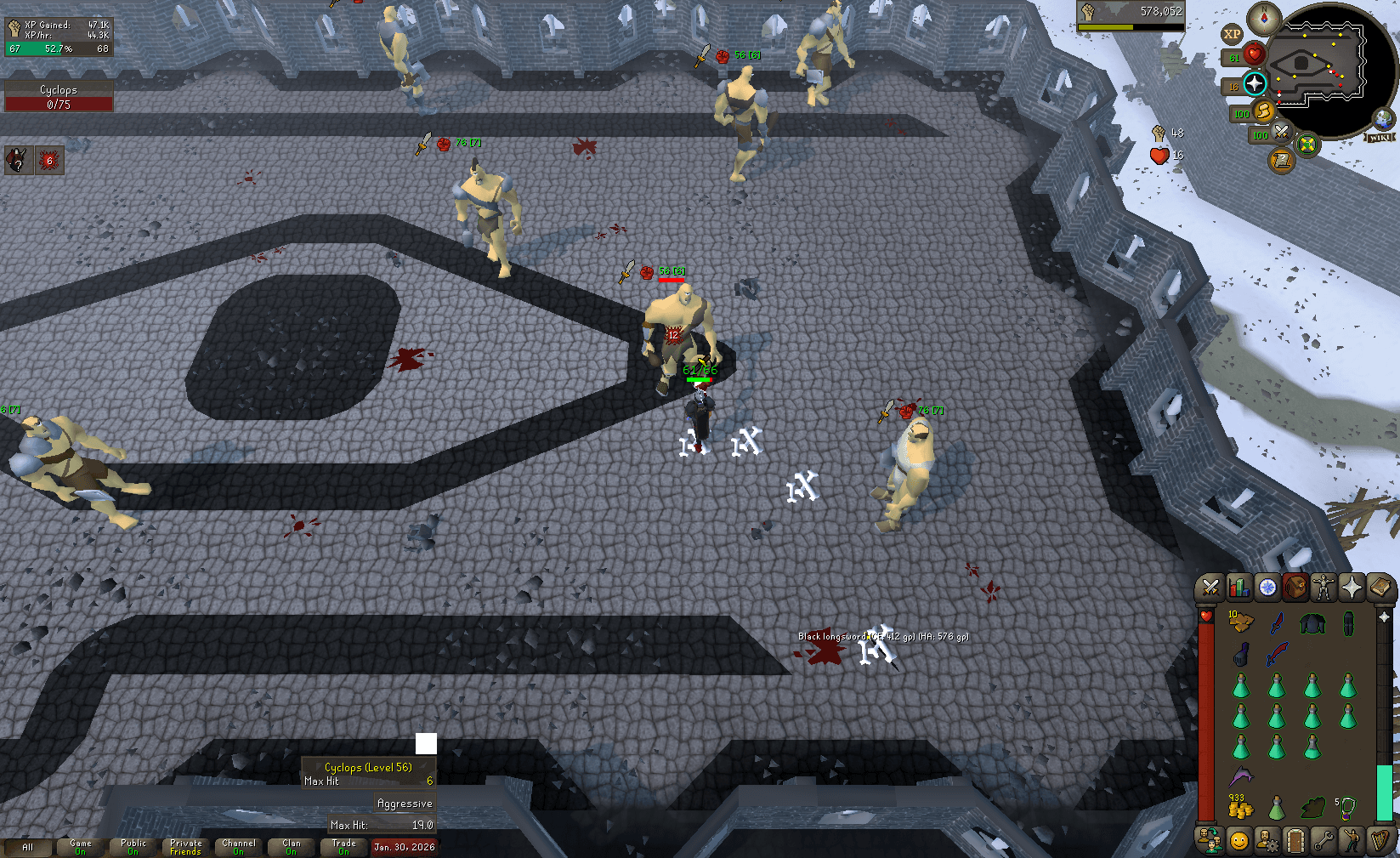Open the Skills tab
The width and height of the screenshot is (1400, 858).
(x=1240, y=585)
